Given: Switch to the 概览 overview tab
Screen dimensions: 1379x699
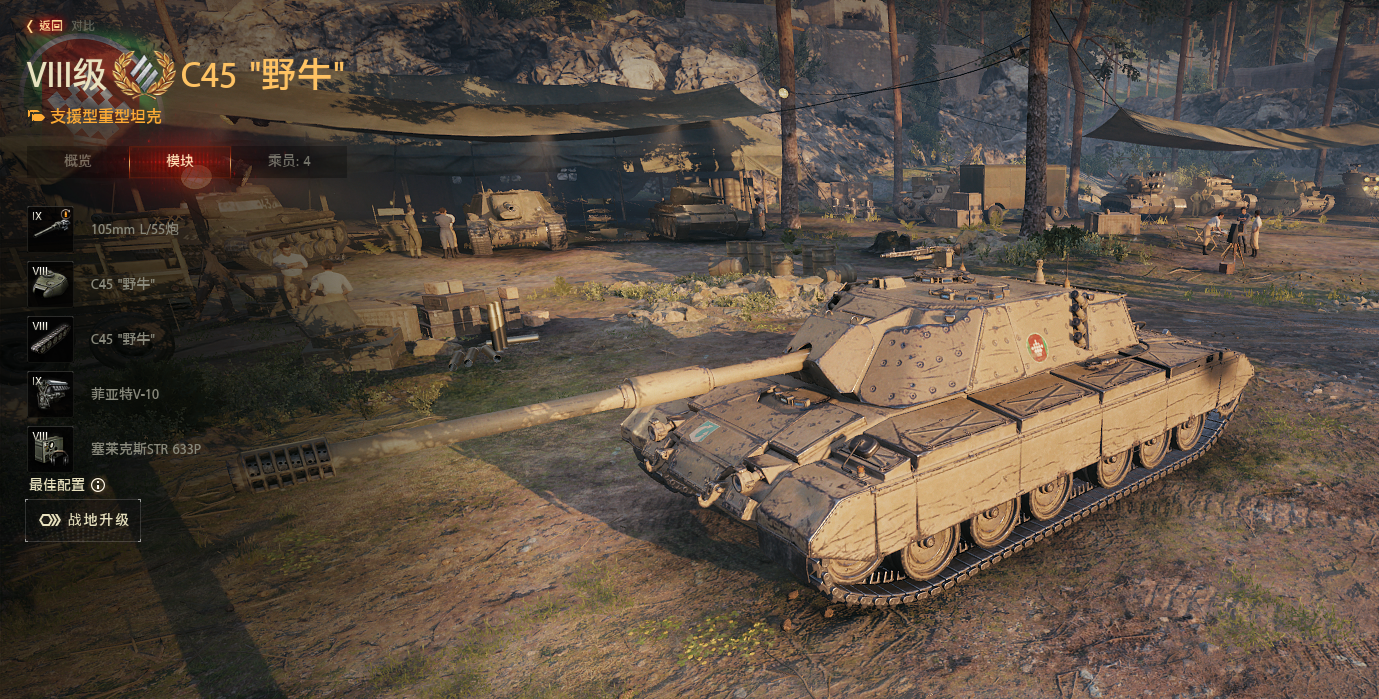Looking at the screenshot, I should (x=78, y=161).
